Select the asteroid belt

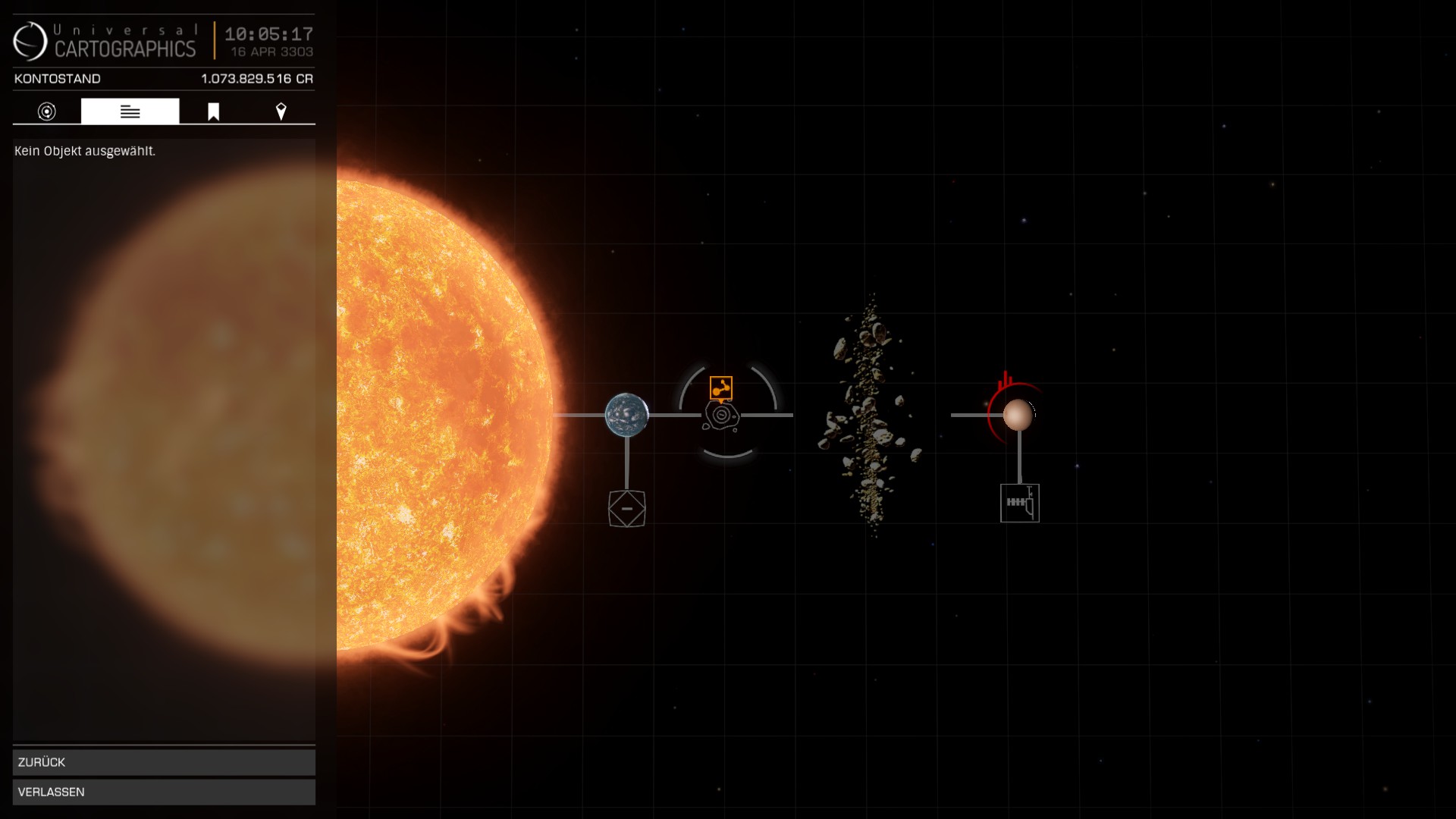click(x=869, y=415)
